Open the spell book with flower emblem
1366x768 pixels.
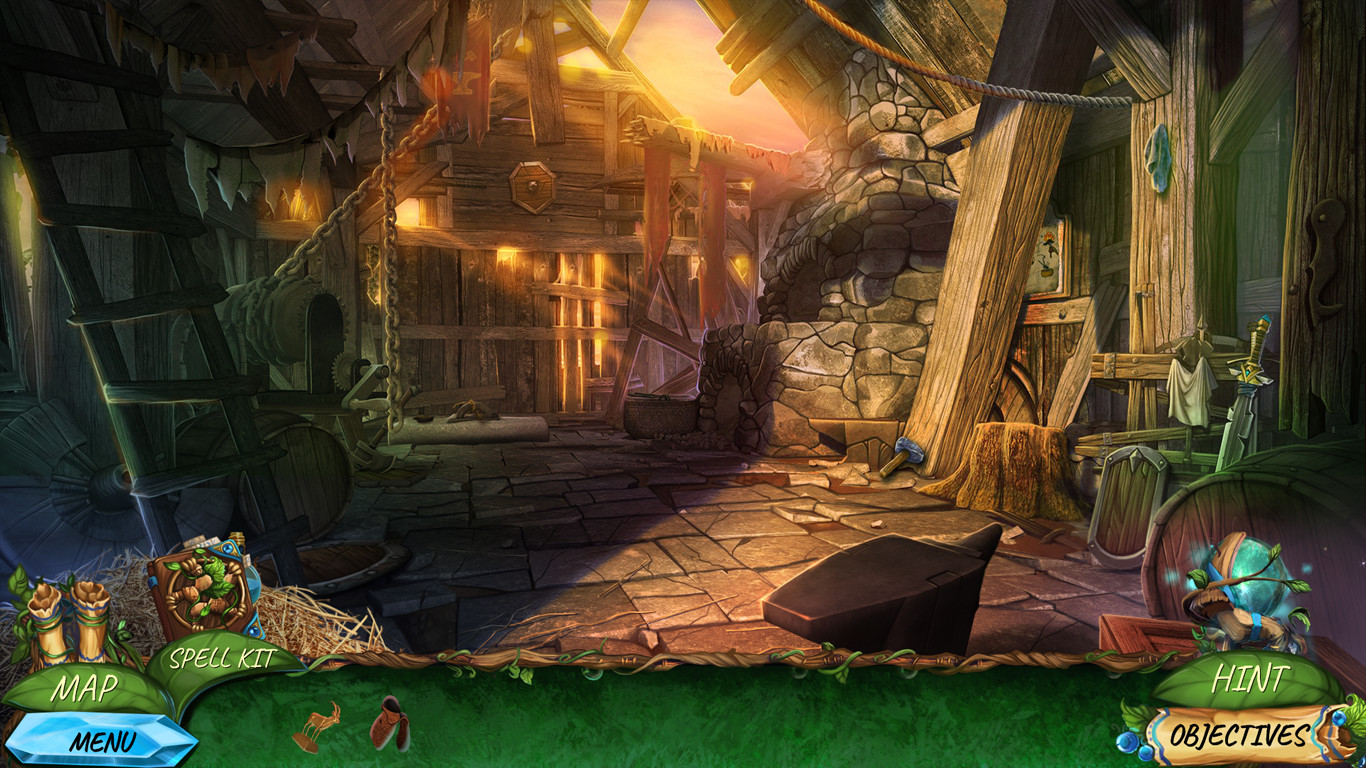point(204,594)
